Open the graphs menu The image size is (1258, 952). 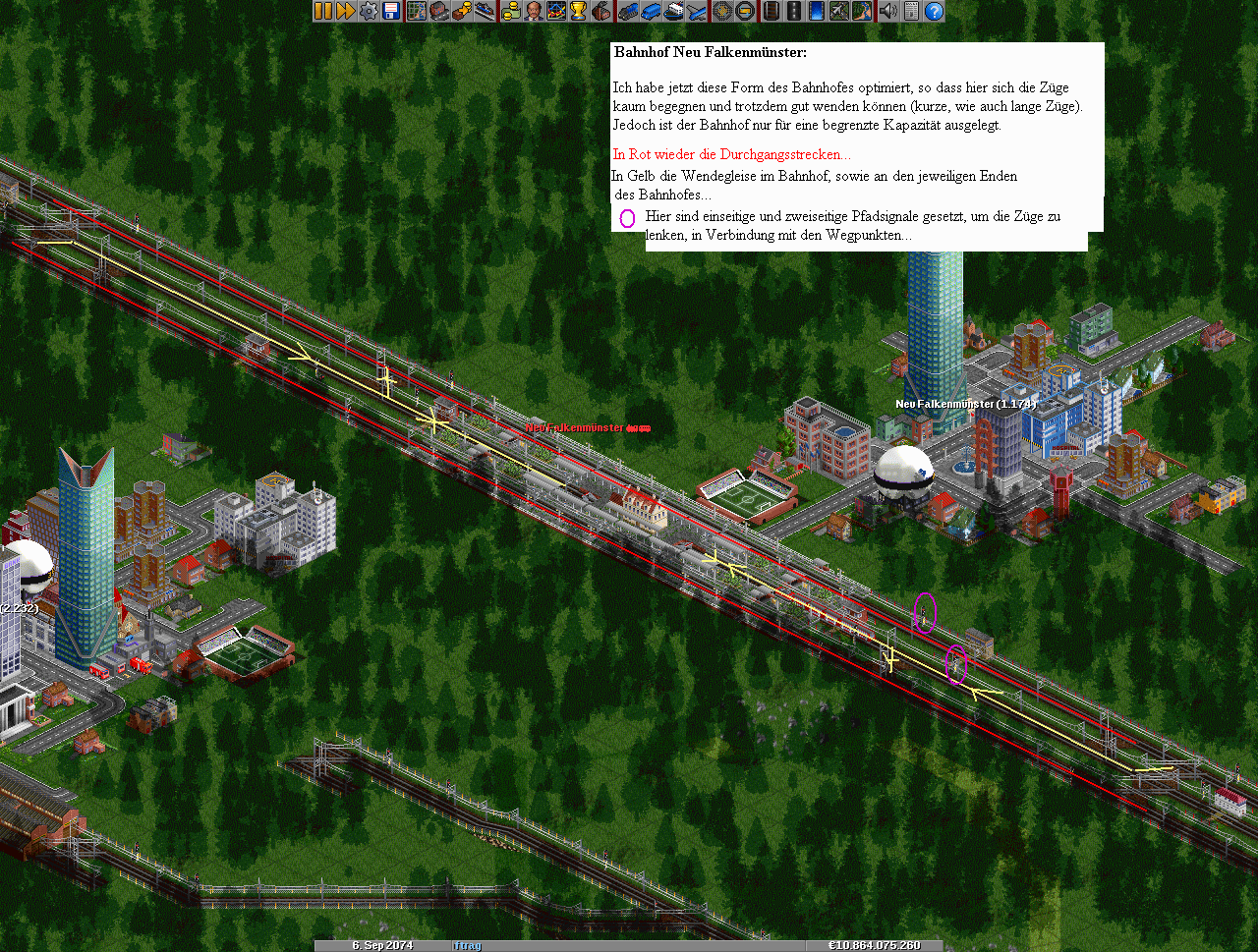(556, 11)
